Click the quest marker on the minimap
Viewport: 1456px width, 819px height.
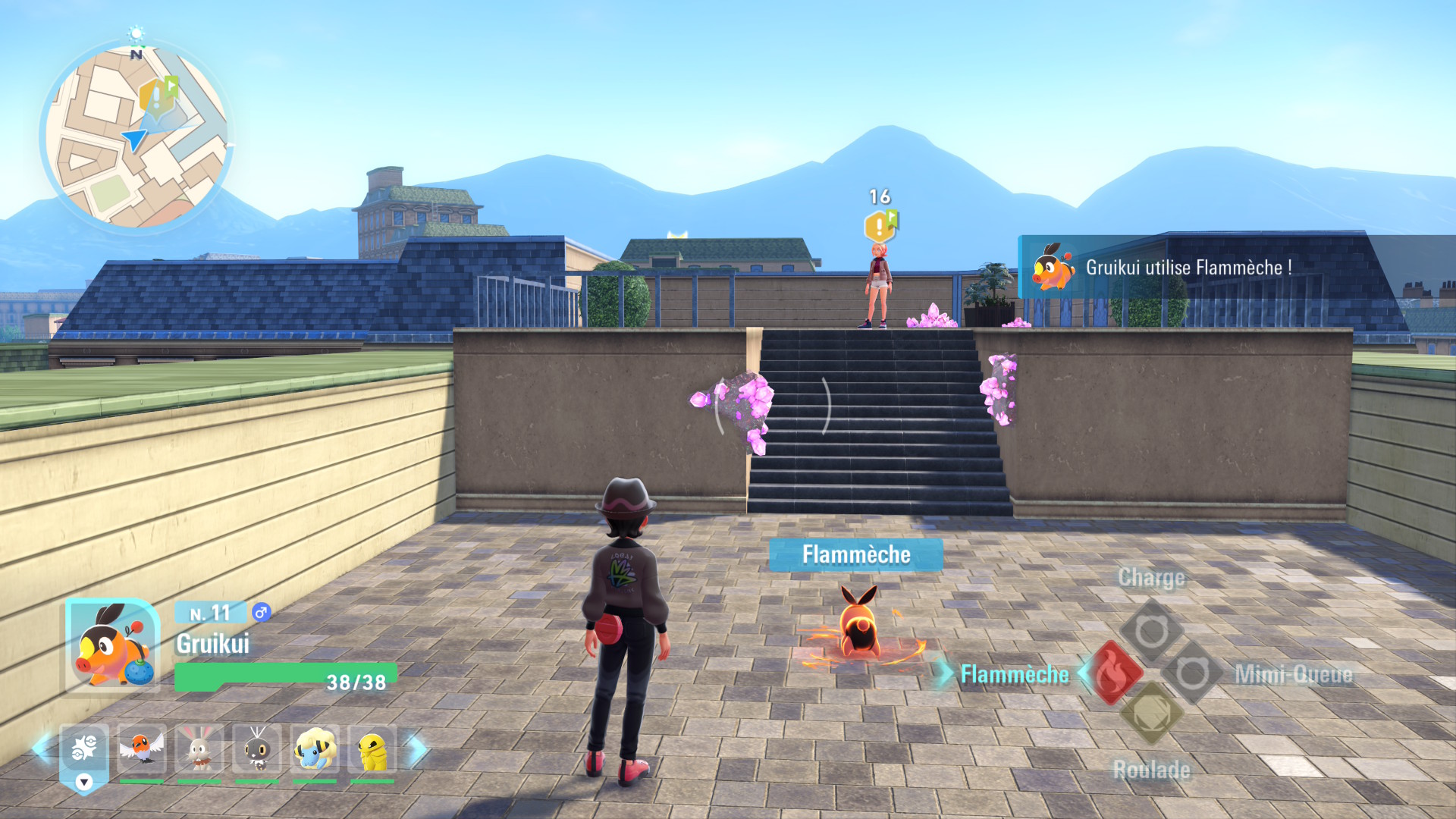click(158, 96)
